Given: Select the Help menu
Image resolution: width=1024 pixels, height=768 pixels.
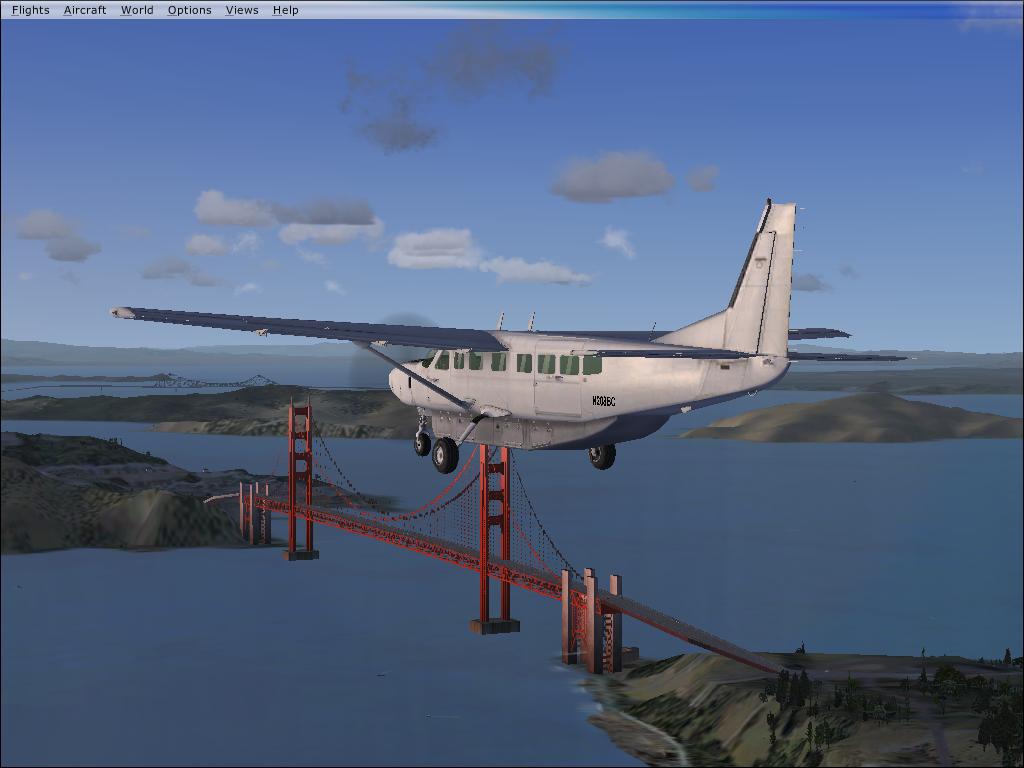Looking at the screenshot, I should pyautogui.click(x=285, y=10).
